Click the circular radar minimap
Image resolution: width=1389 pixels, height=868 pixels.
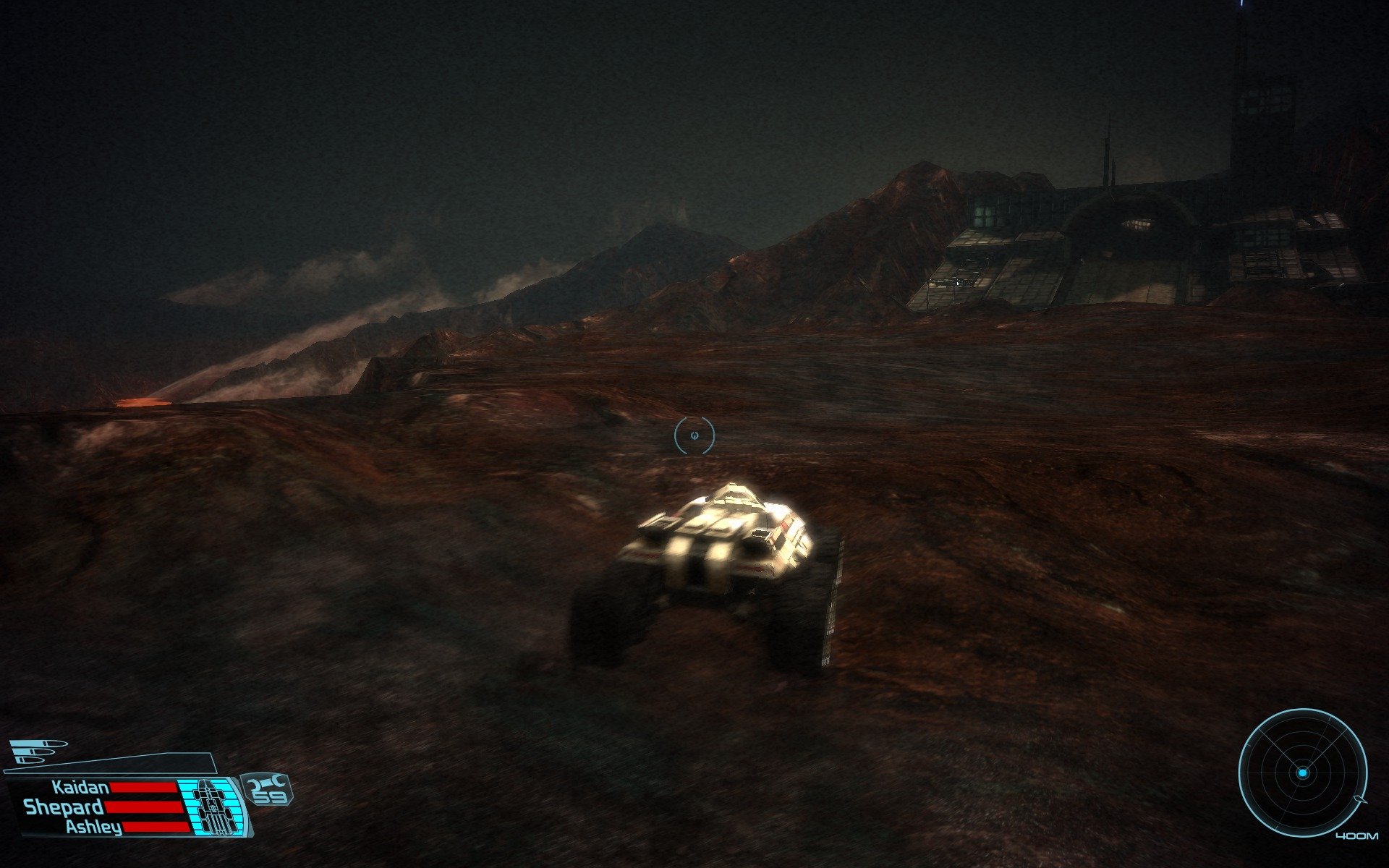click(x=1302, y=773)
